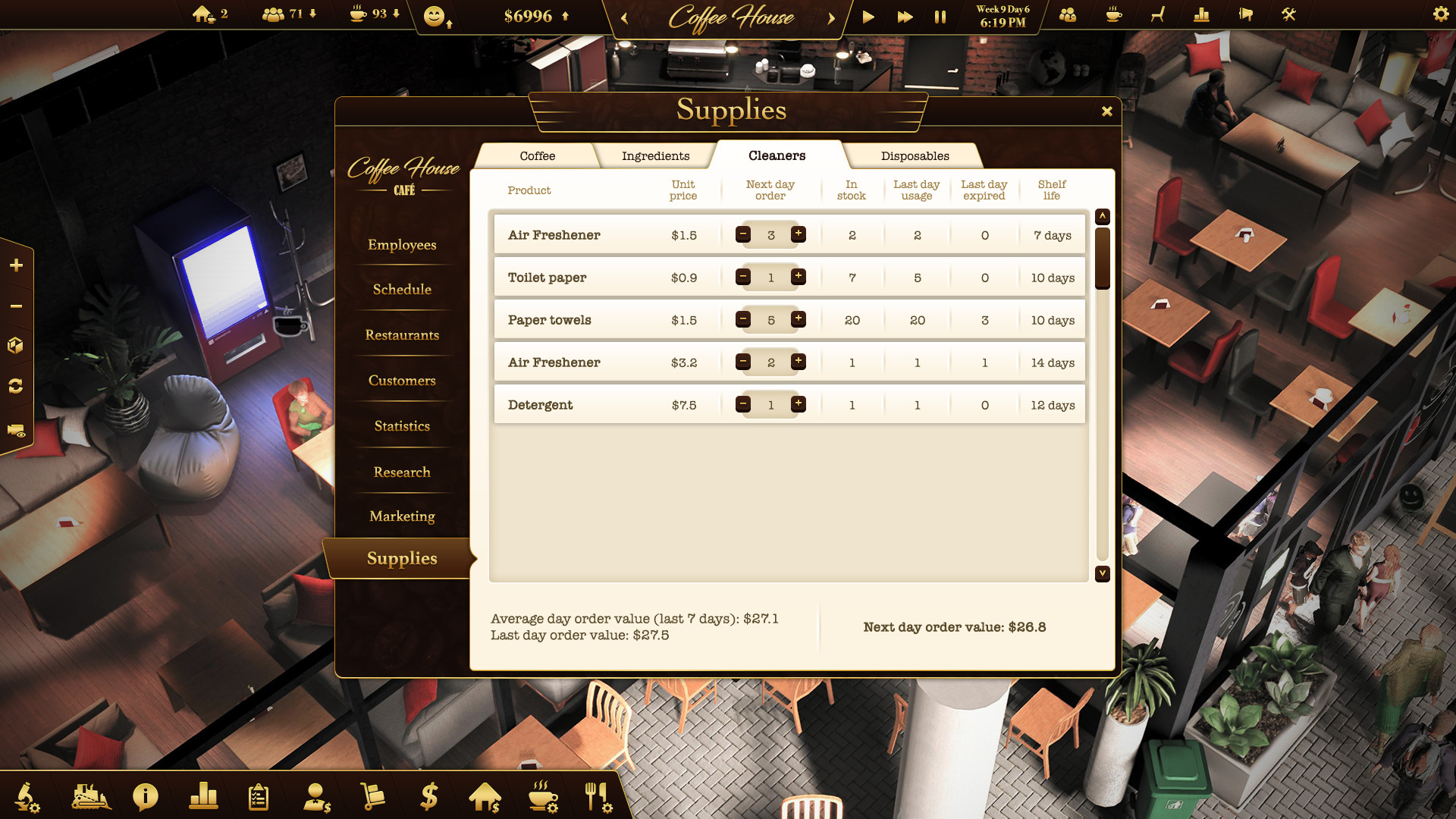Click the repair tools icon in top bar
1456x819 pixels.
tap(1289, 14)
